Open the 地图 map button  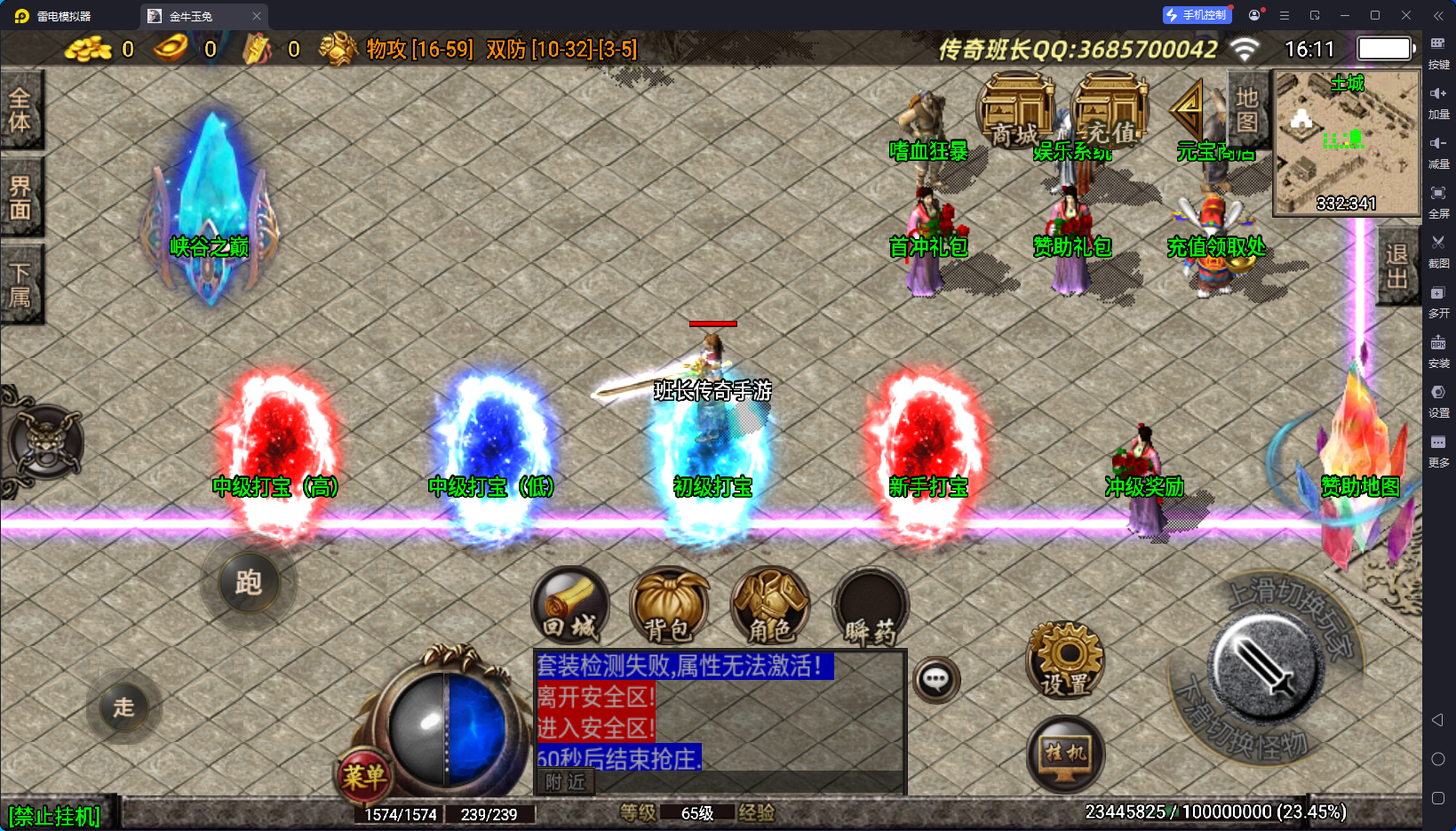click(x=1247, y=109)
